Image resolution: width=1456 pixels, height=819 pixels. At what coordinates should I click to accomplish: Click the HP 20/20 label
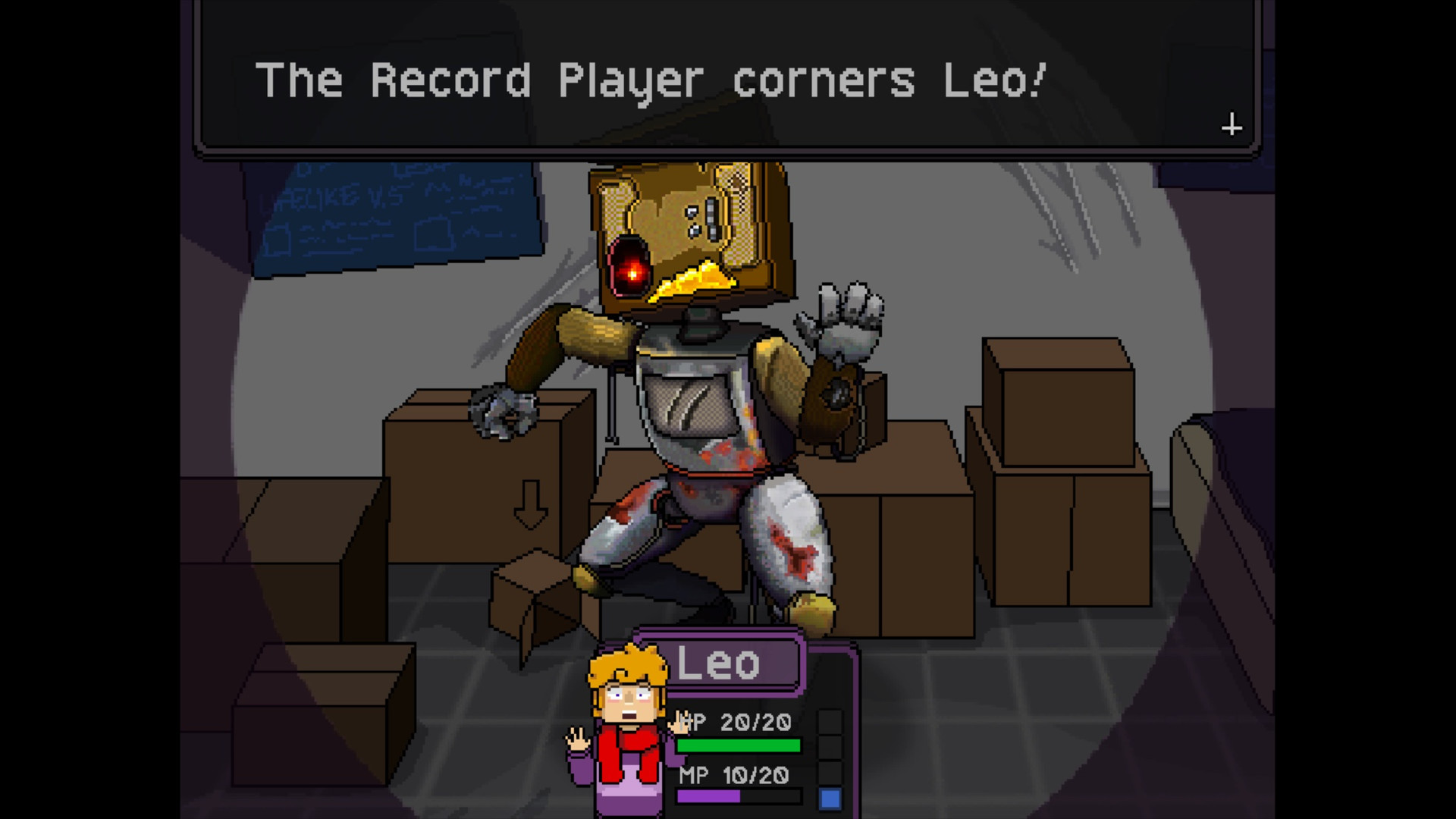coord(733,723)
